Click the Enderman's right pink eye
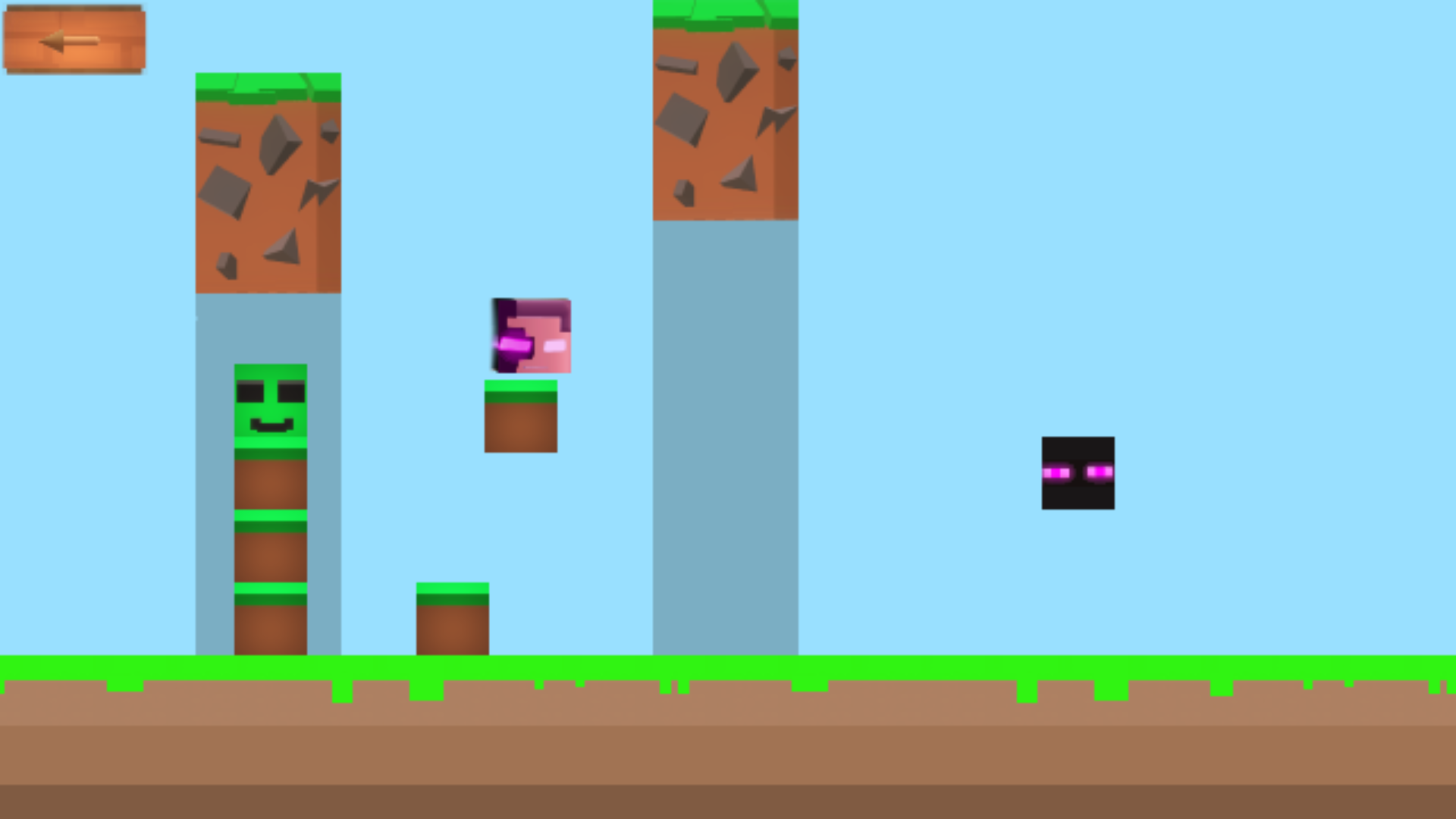The height and width of the screenshot is (819, 1456). tap(1101, 472)
